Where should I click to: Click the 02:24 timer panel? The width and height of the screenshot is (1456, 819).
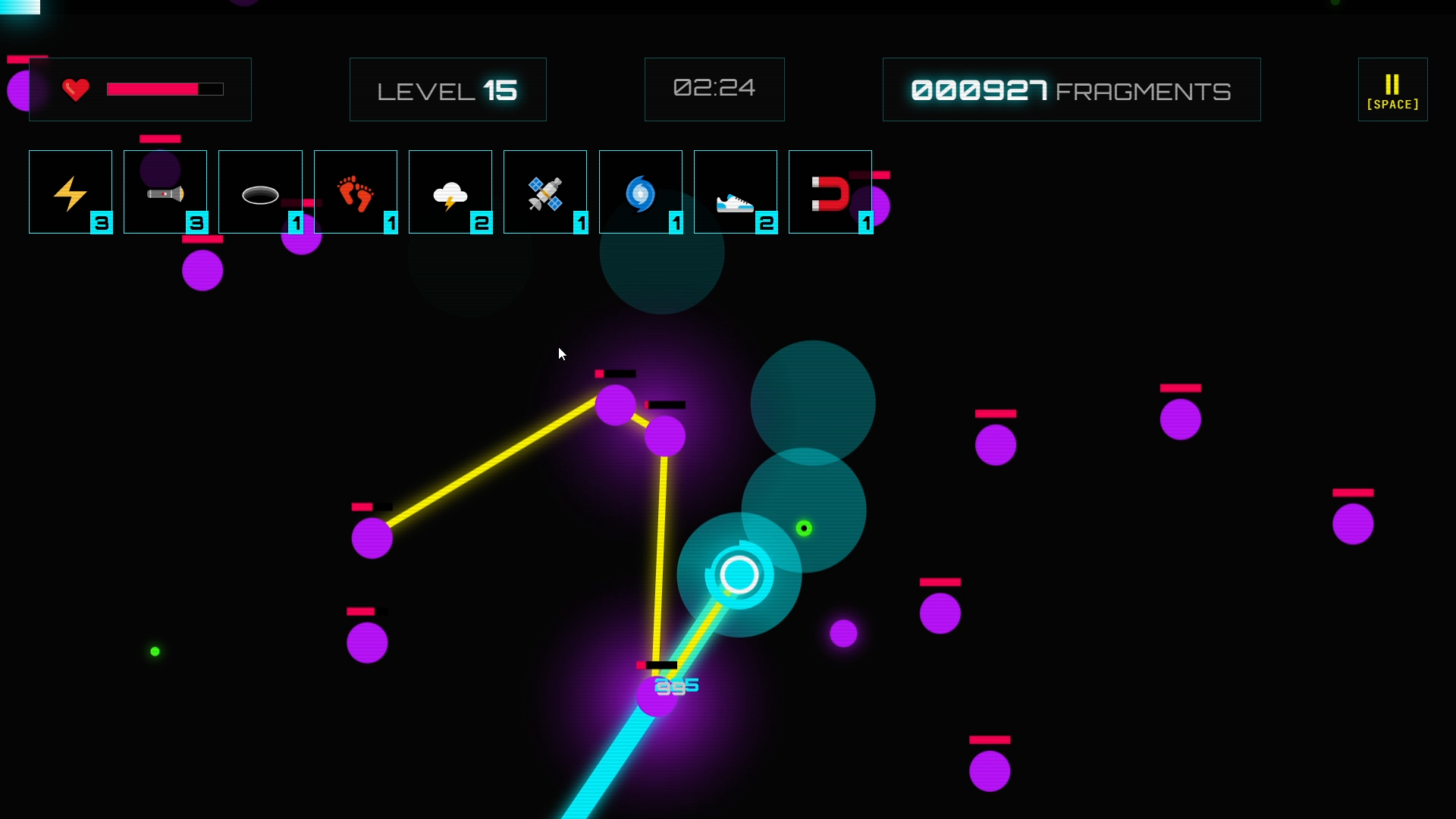(x=714, y=89)
